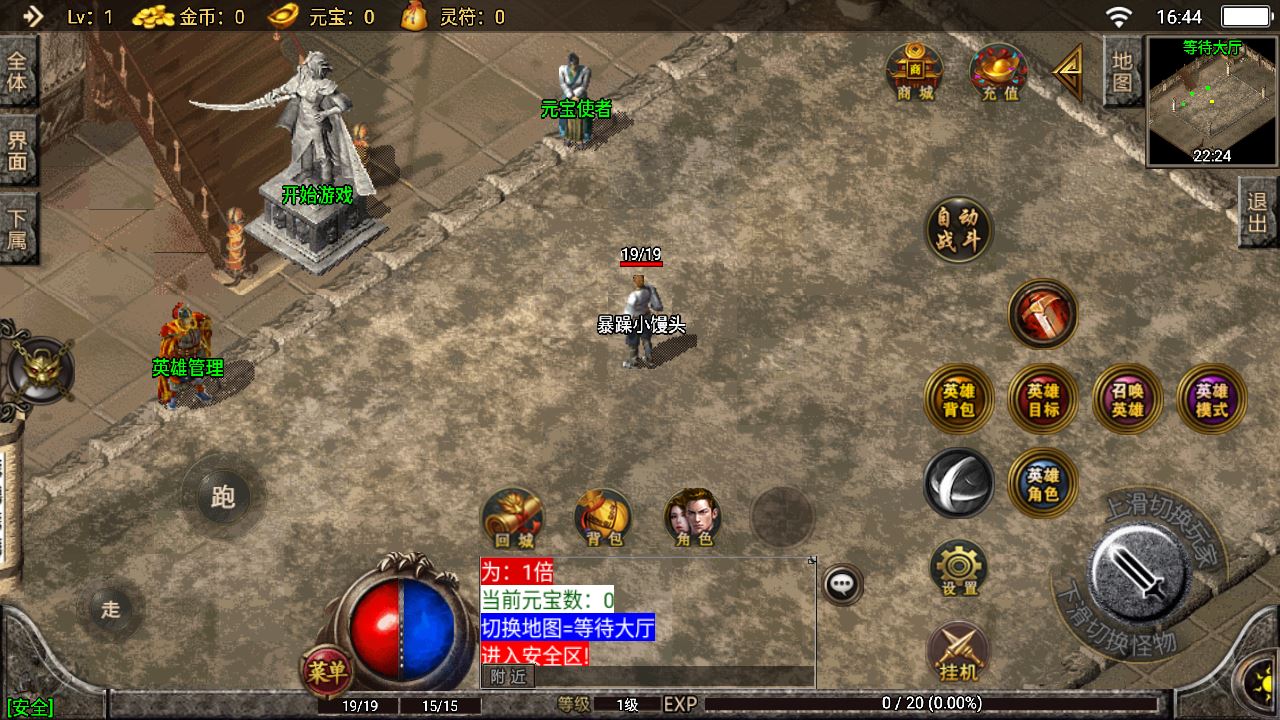Switch to the 附近 chat tab
The height and width of the screenshot is (720, 1280).
pos(509,677)
